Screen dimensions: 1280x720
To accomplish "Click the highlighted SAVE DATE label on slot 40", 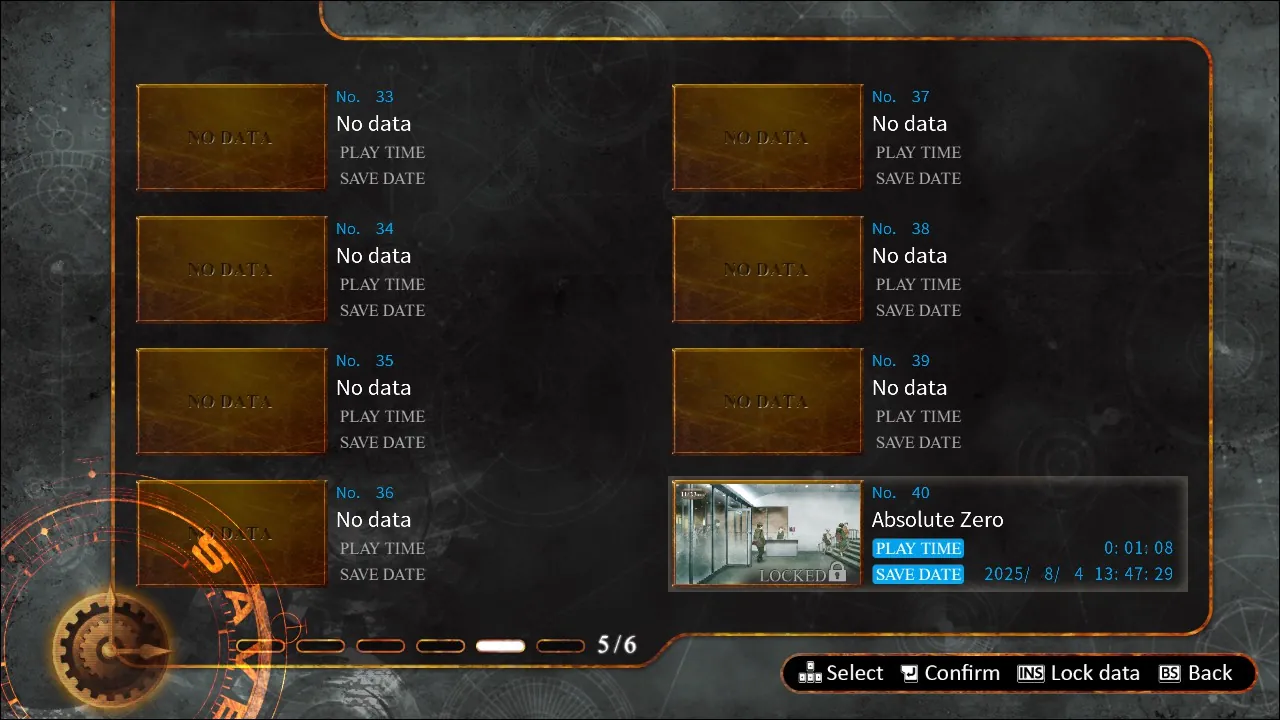I will tap(917, 574).
